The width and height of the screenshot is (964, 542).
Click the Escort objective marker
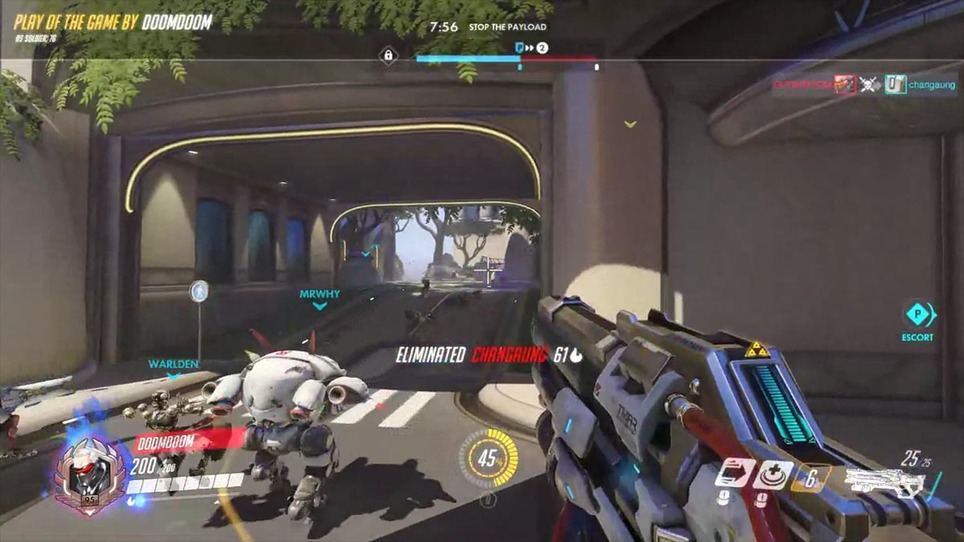click(918, 315)
